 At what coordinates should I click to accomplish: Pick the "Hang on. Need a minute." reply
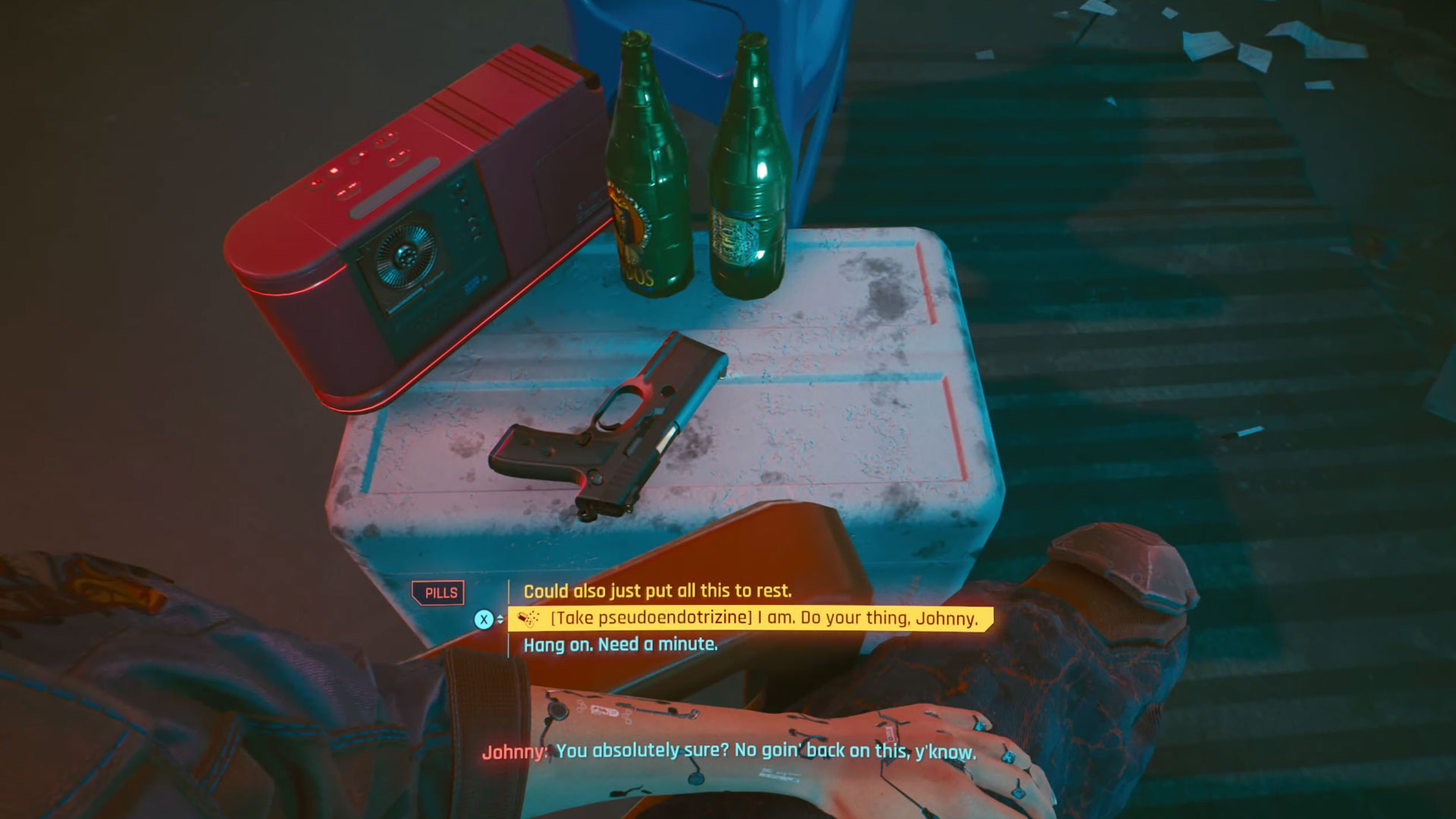(620, 645)
